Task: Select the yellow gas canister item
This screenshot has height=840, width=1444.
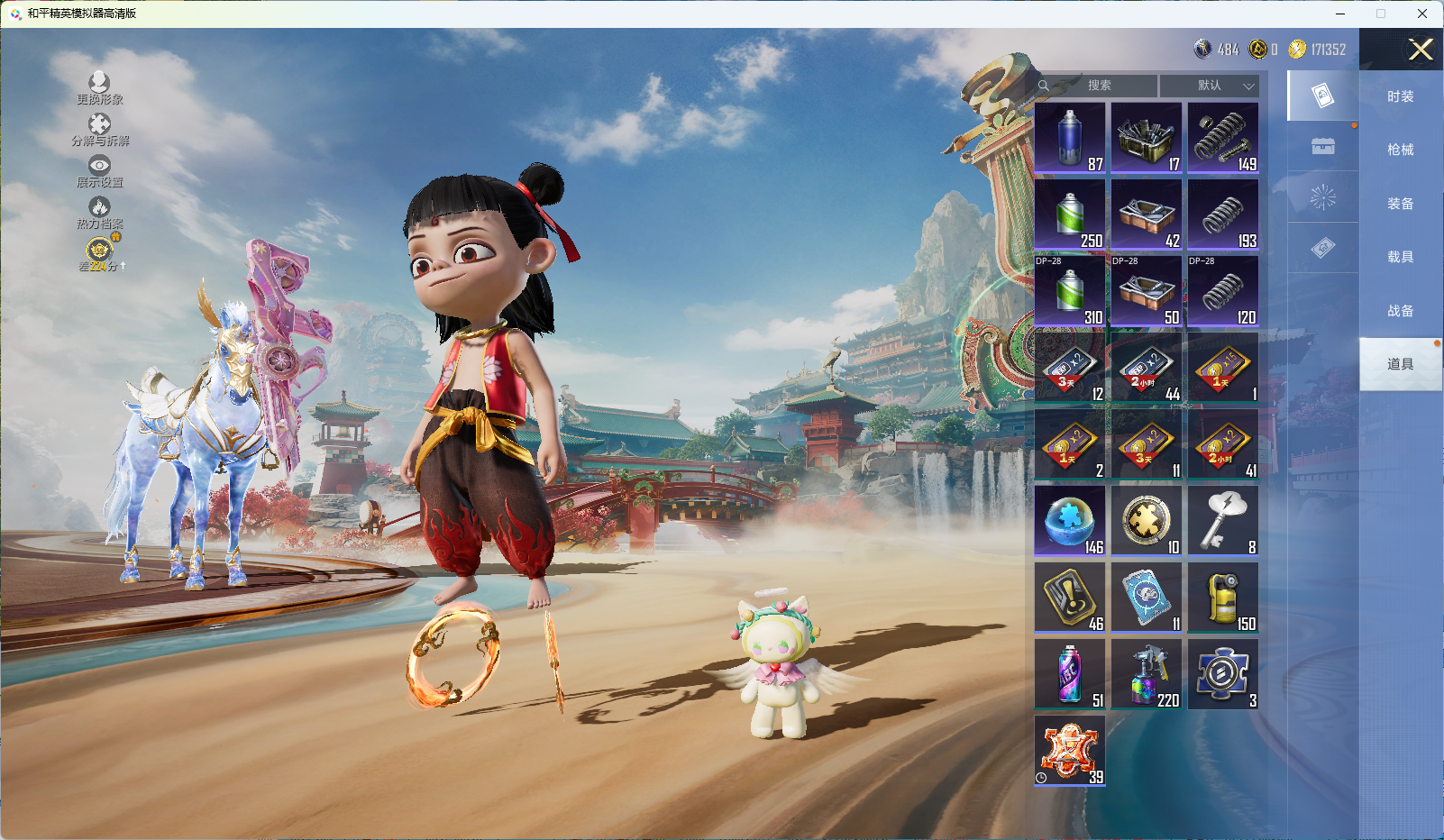Action: click(1223, 597)
